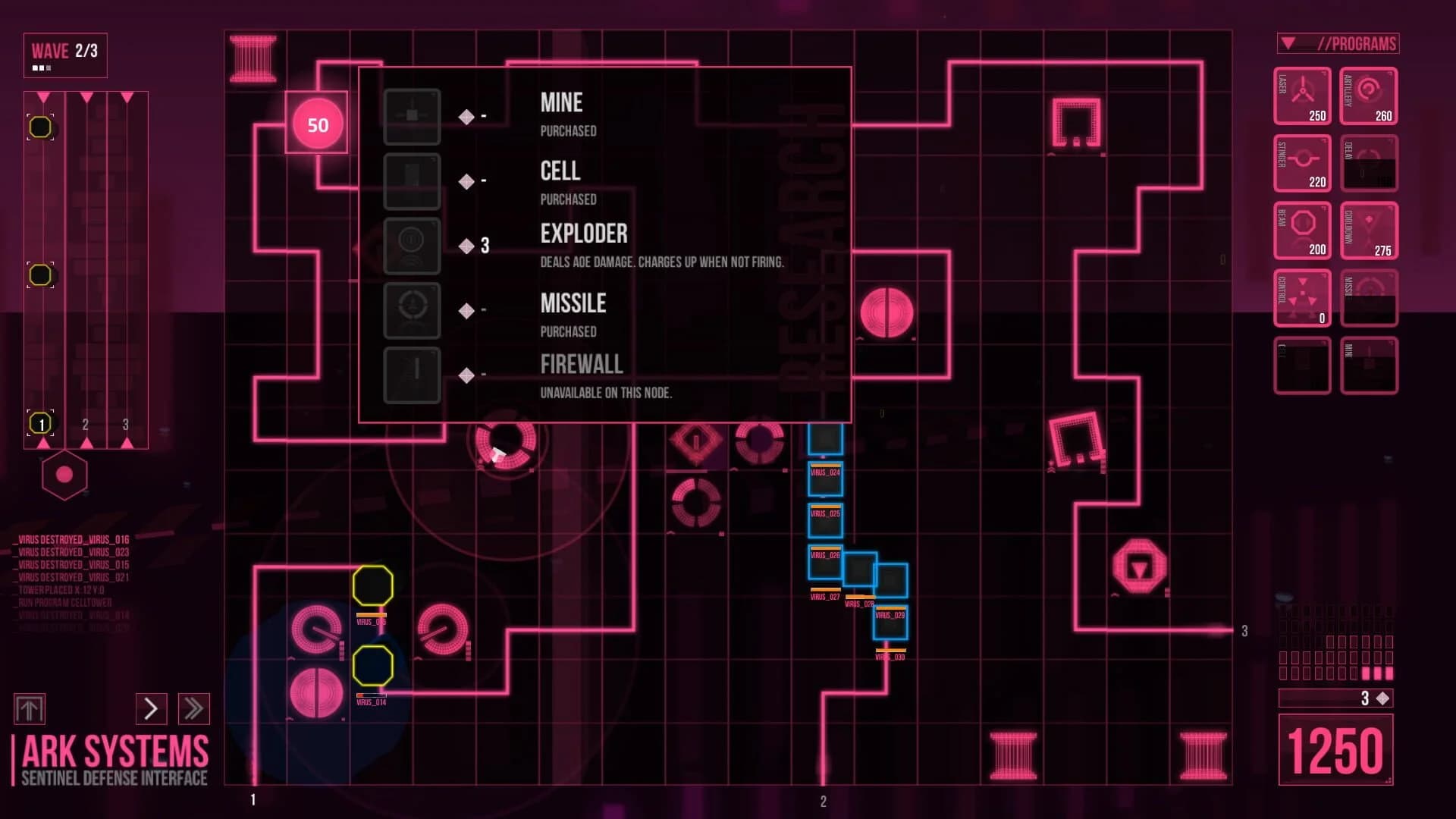
Task: Open the Exploder upgrade icon in research panel
Action: click(412, 246)
